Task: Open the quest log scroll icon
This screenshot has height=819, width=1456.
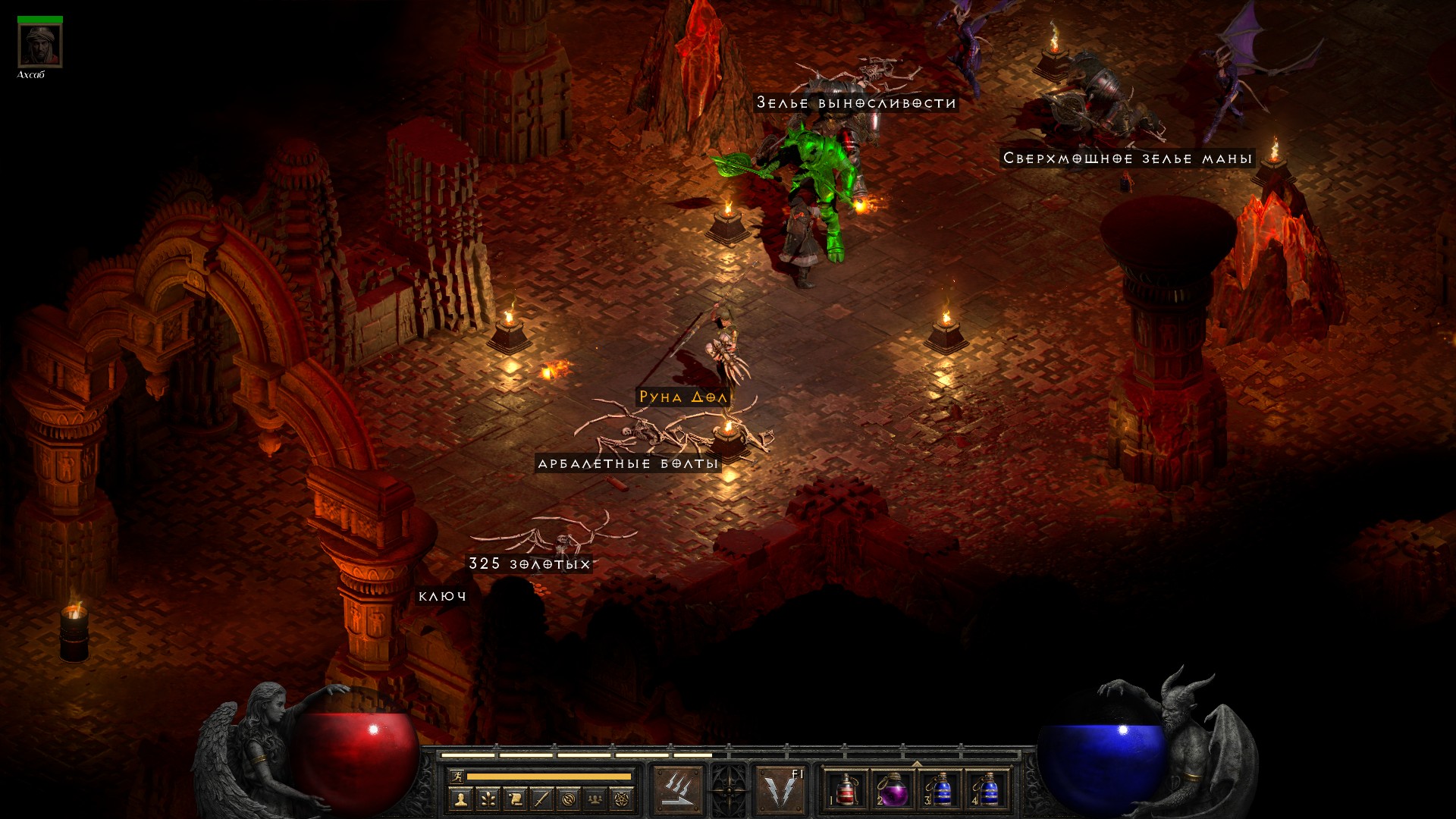Action: tap(515, 799)
